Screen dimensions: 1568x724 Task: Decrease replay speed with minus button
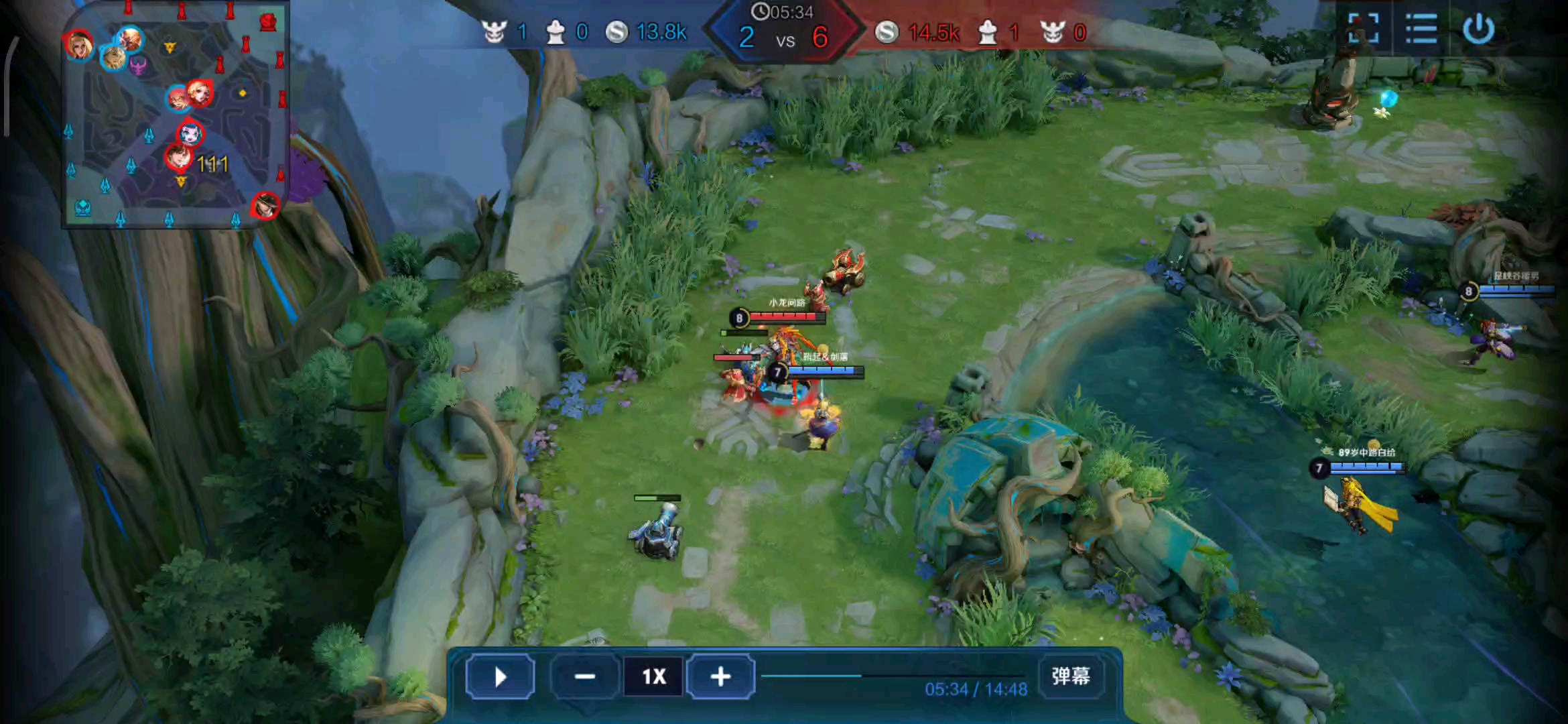(584, 677)
